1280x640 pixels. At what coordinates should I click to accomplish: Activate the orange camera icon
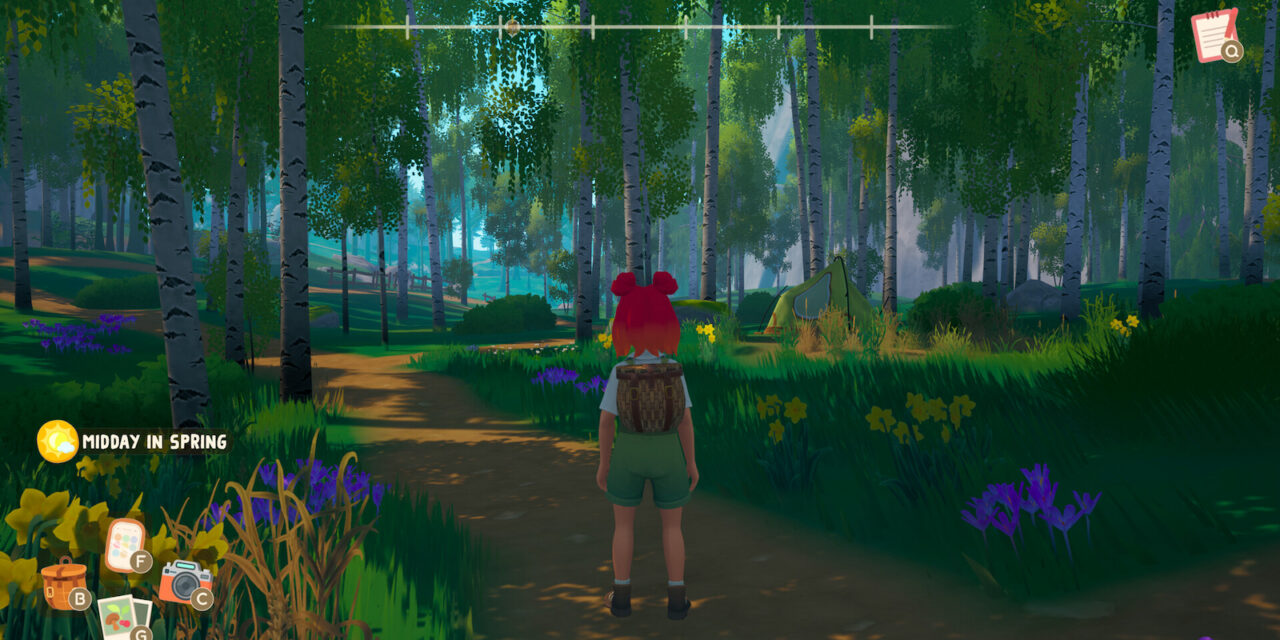[183, 581]
